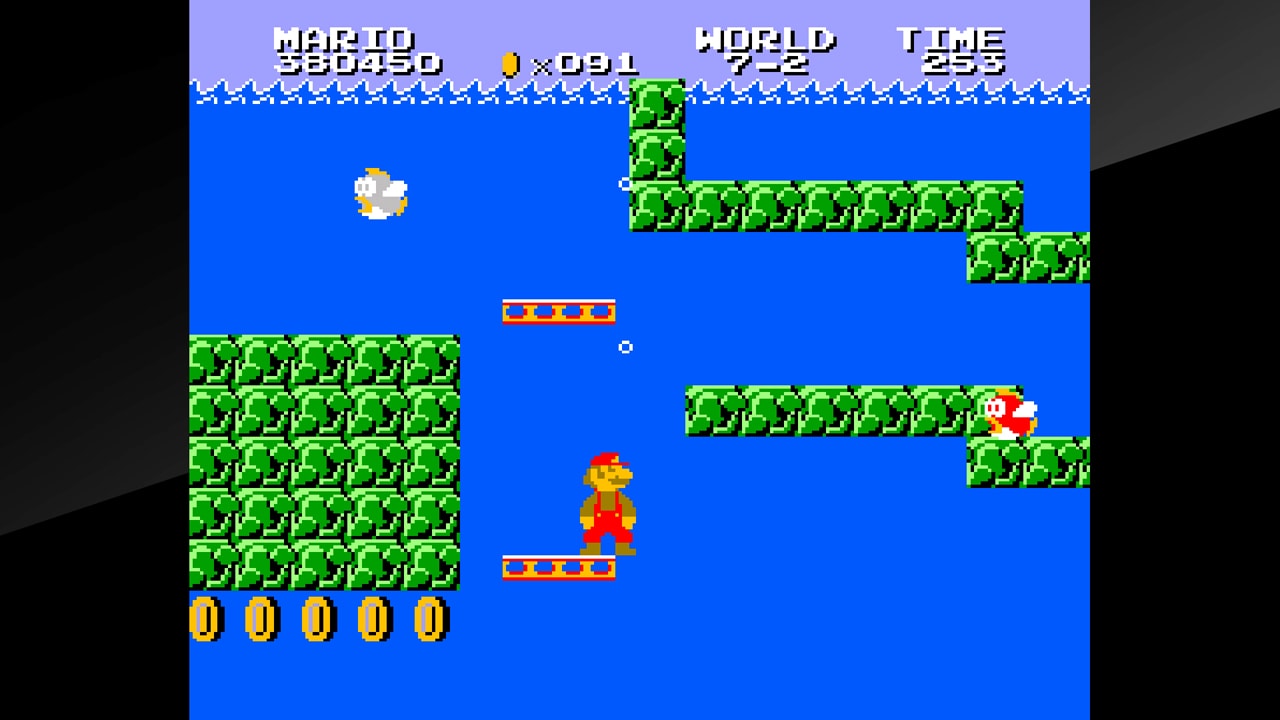Viewport: 1280px width, 720px height.
Task: Click the upper elevator lift platform
Action: (557, 311)
